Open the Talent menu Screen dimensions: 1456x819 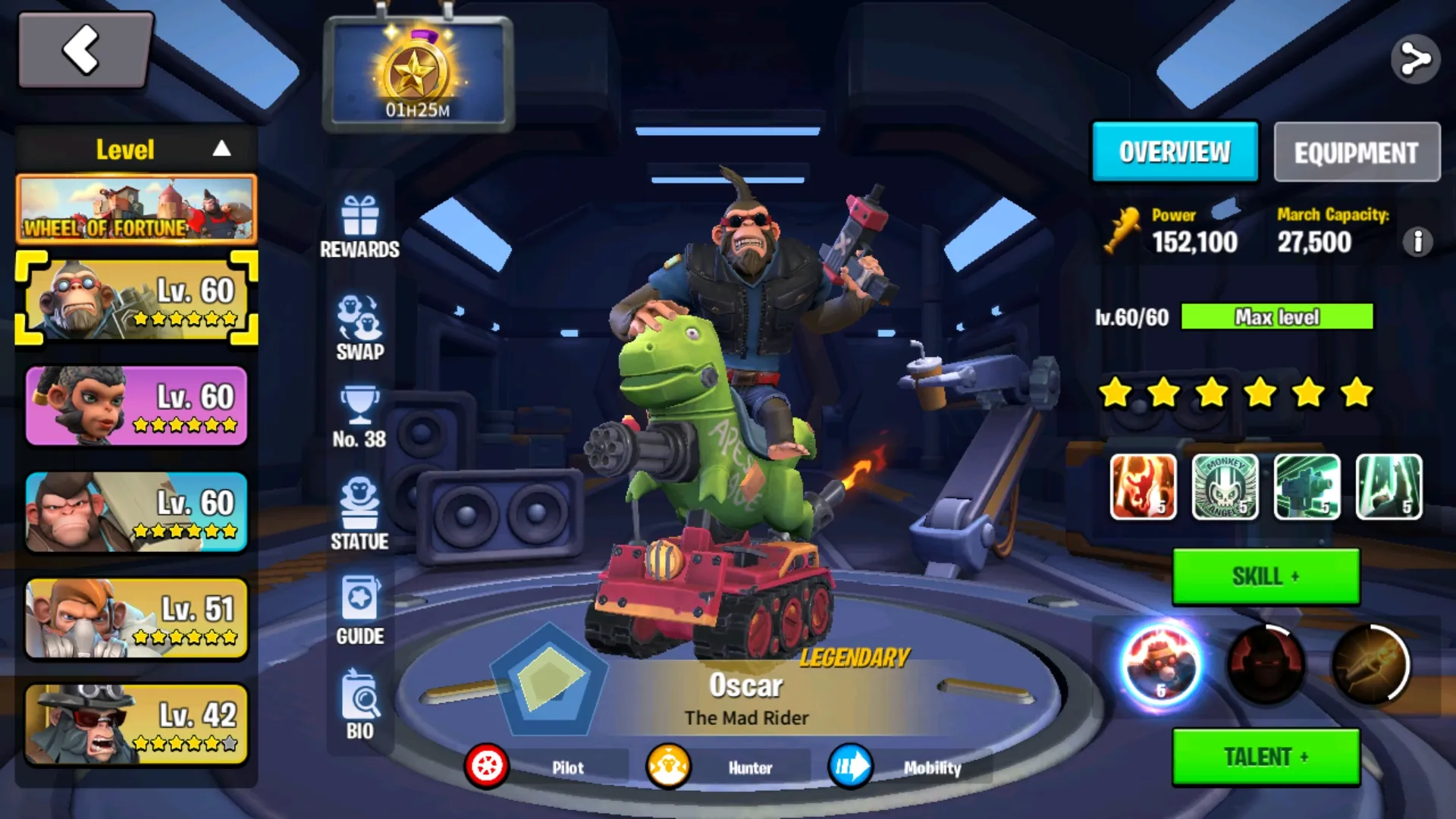1266,757
